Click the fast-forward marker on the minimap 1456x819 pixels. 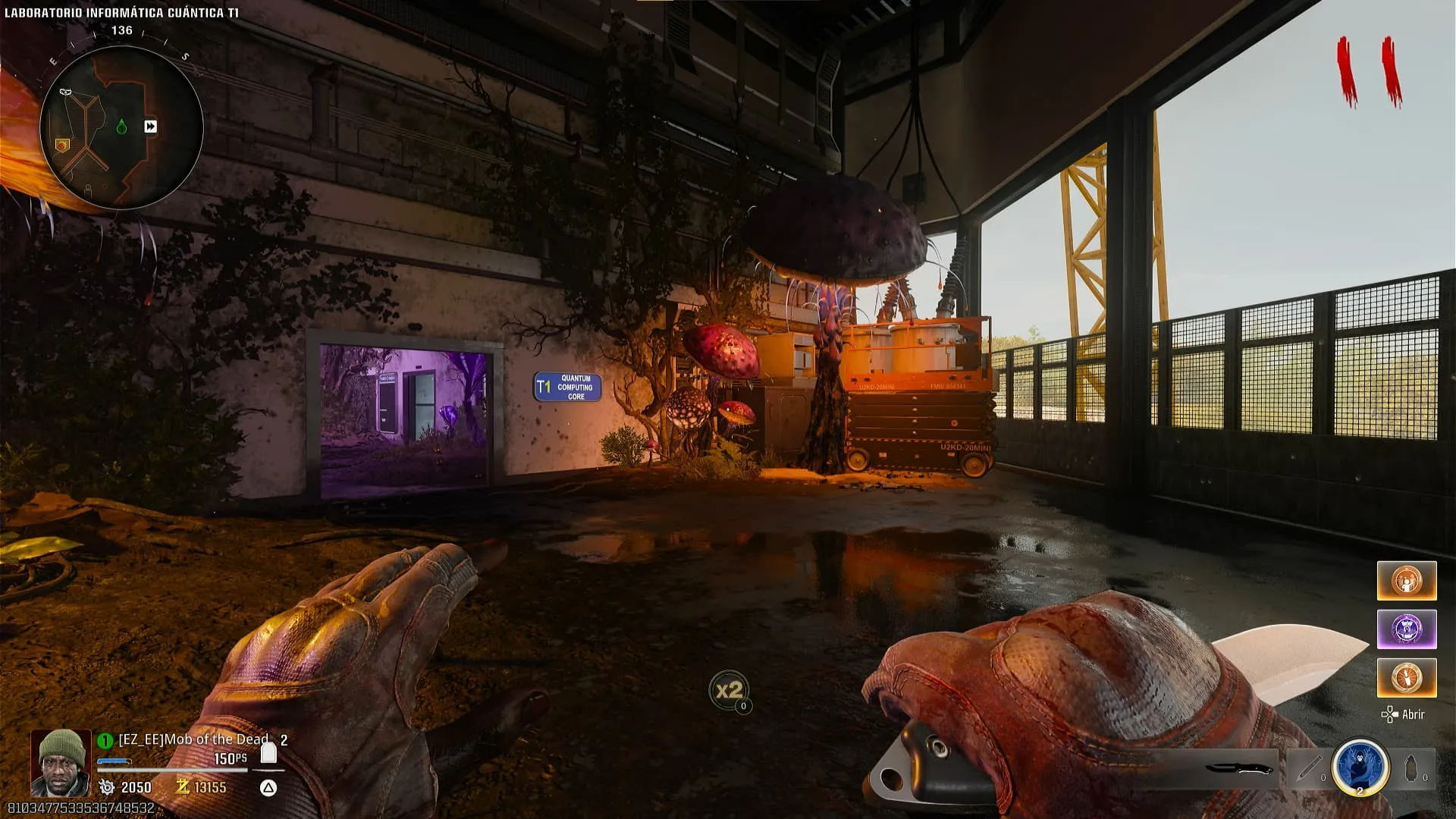[x=151, y=127]
